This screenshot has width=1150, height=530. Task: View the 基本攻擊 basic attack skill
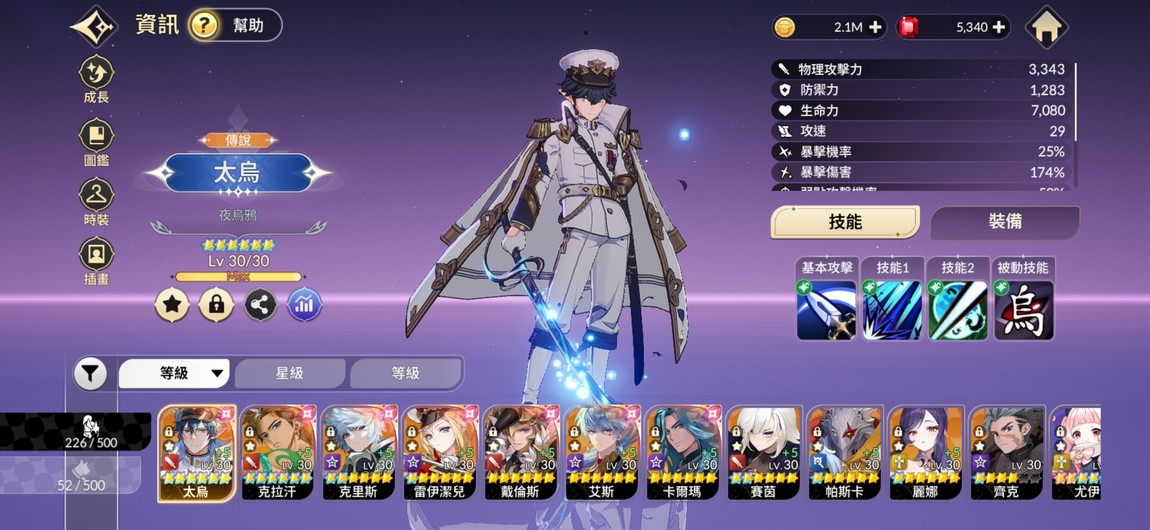tap(827, 310)
